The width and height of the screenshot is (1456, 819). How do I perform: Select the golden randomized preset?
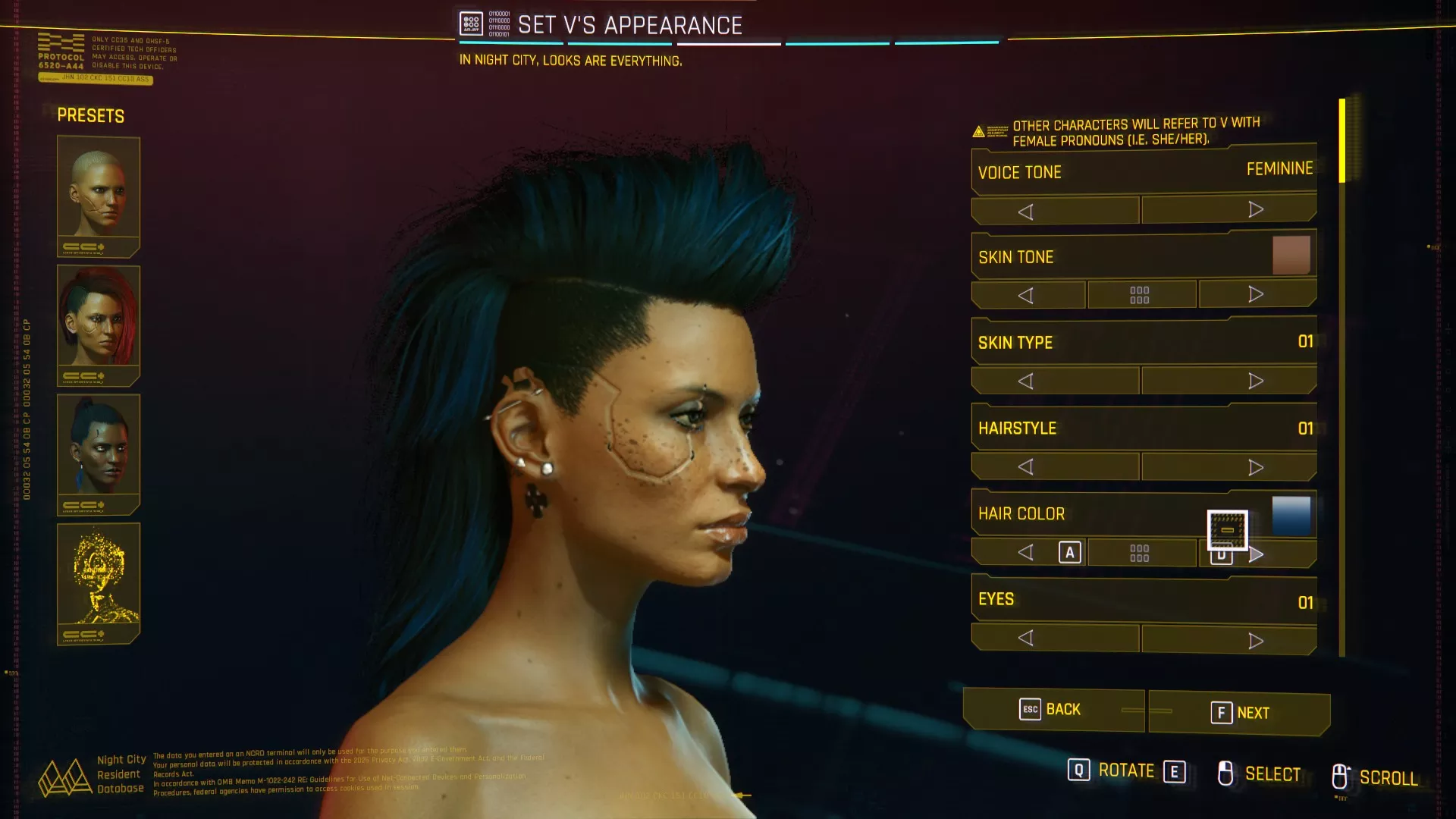click(x=99, y=582)
